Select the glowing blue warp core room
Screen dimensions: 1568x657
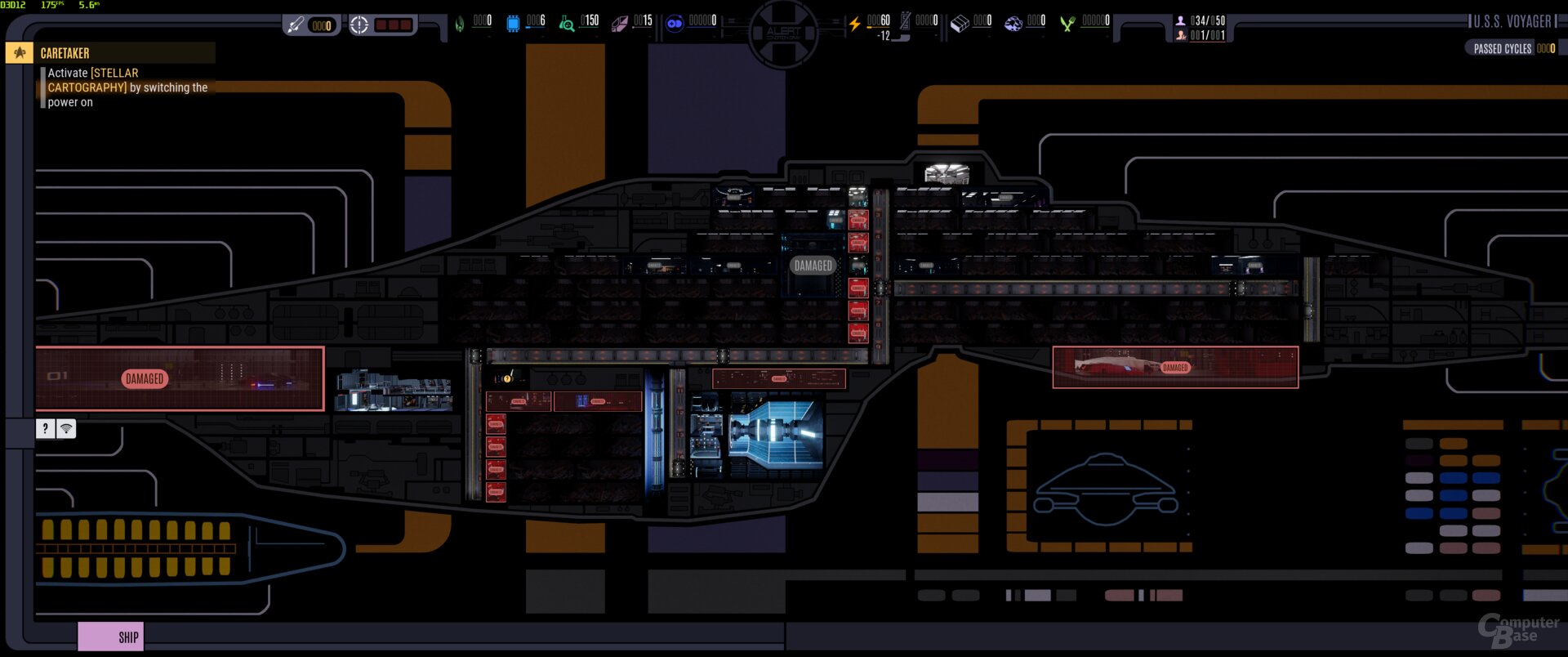tap(776, 433)
